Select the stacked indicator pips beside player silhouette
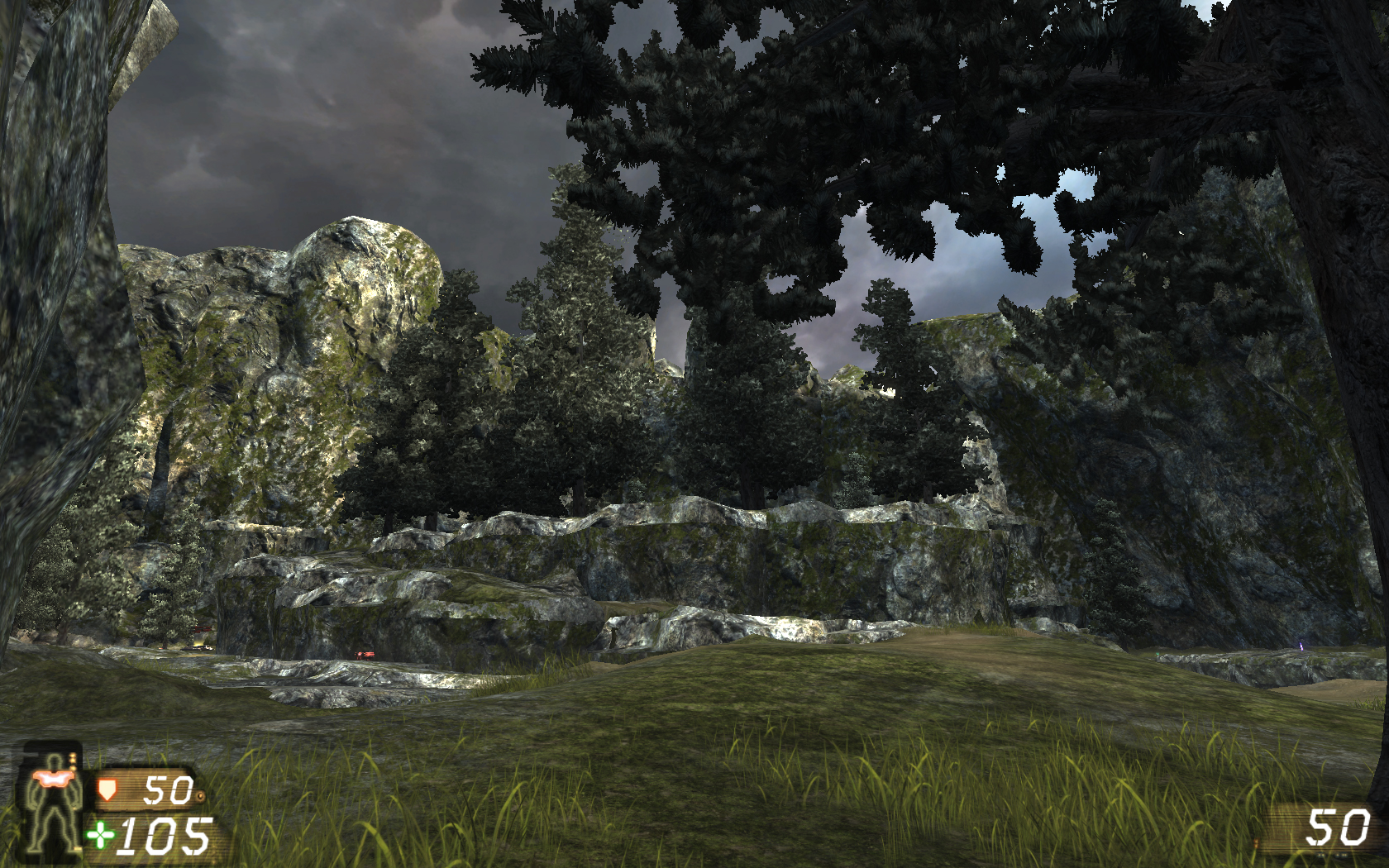Screen dimensions: 1389x868 pyautogui.click(x=73, y=762)
